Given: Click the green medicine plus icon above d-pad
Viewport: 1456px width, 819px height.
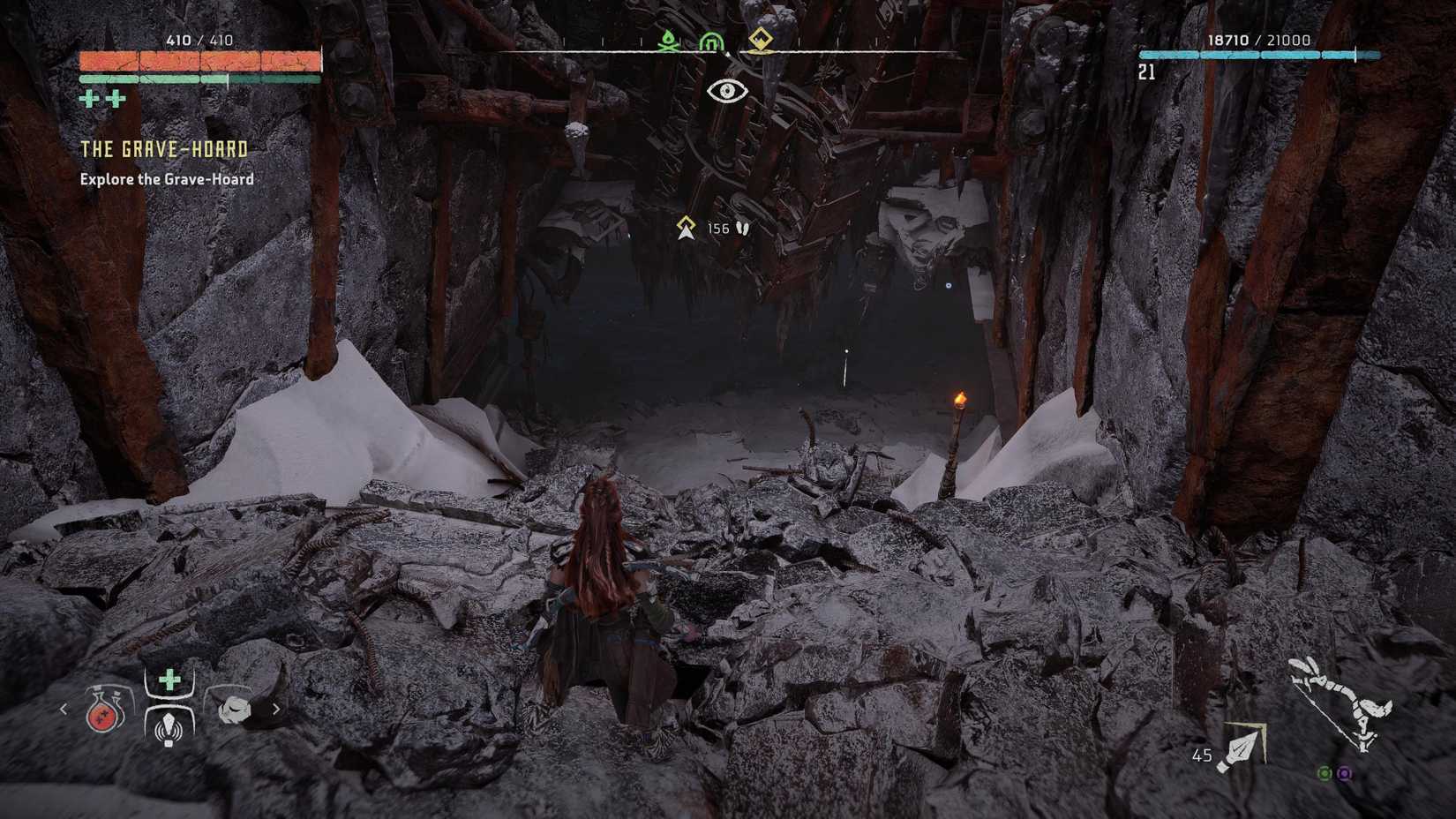Looking at the screenshot, I should (167, 680).
